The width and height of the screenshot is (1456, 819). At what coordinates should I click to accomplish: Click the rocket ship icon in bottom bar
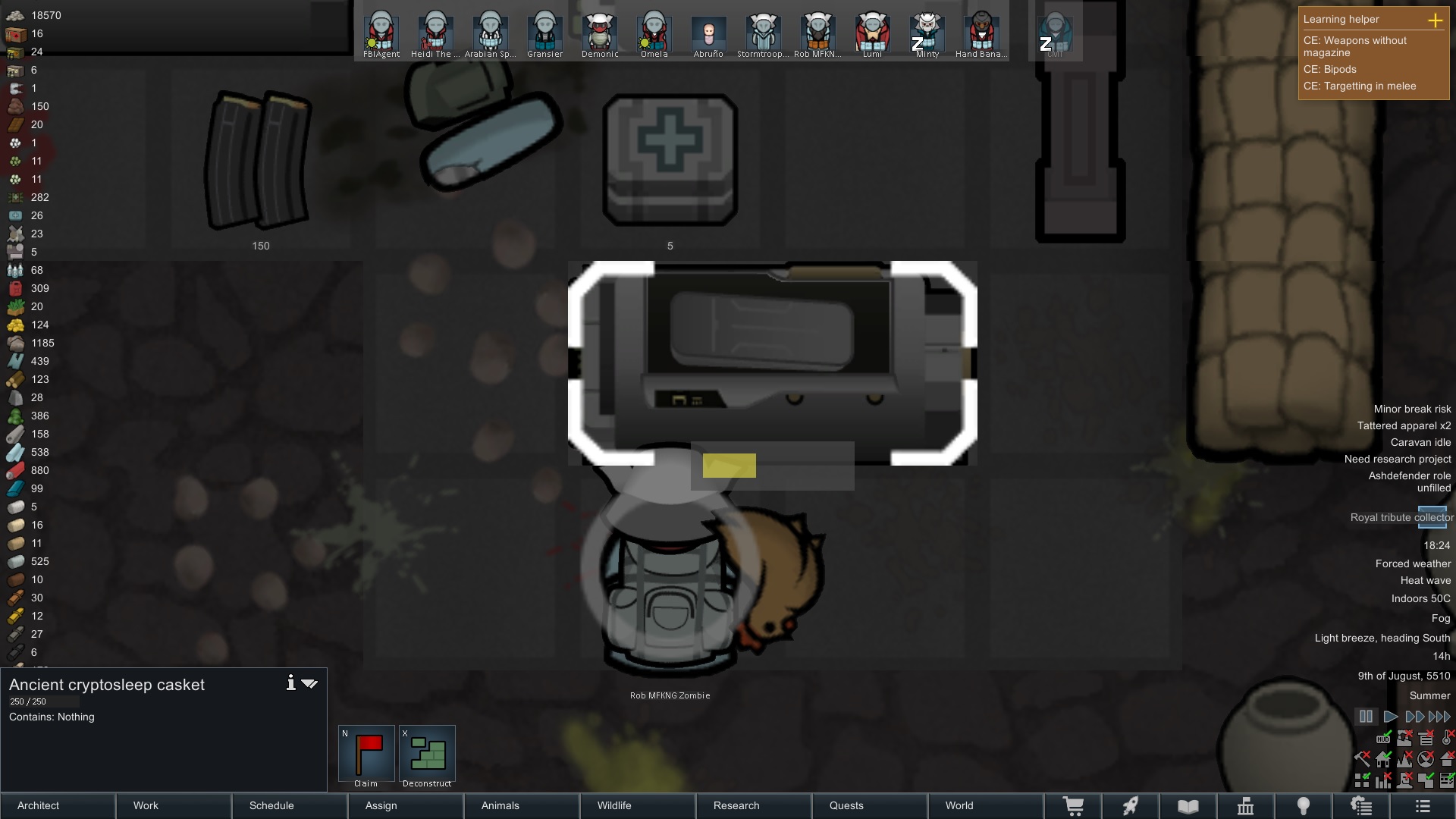(x=1131, y=806)
